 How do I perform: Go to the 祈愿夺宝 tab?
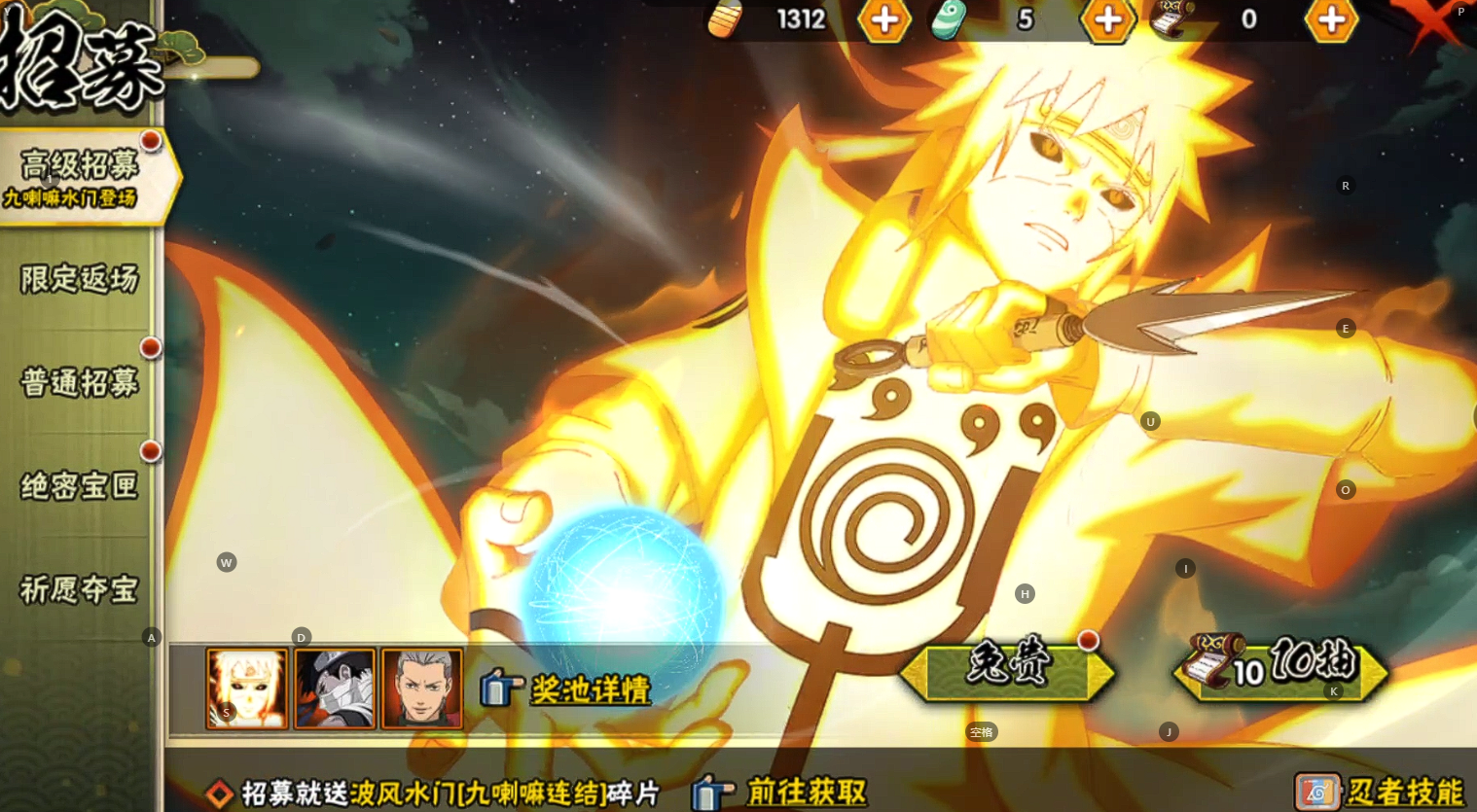pos(80,589)
